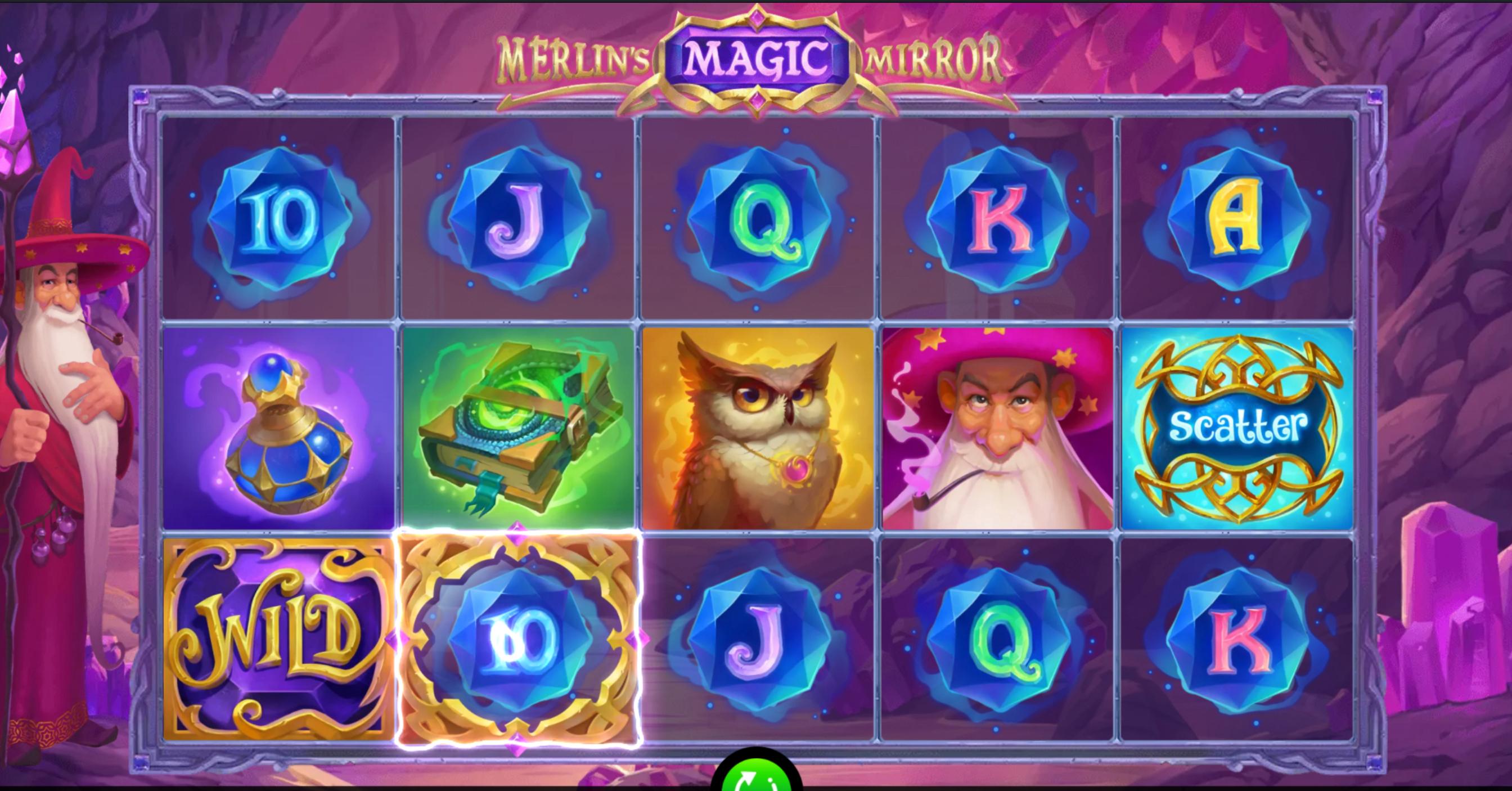Select the Wild symbol tile
1512x791 pixels.
(278, 639)
